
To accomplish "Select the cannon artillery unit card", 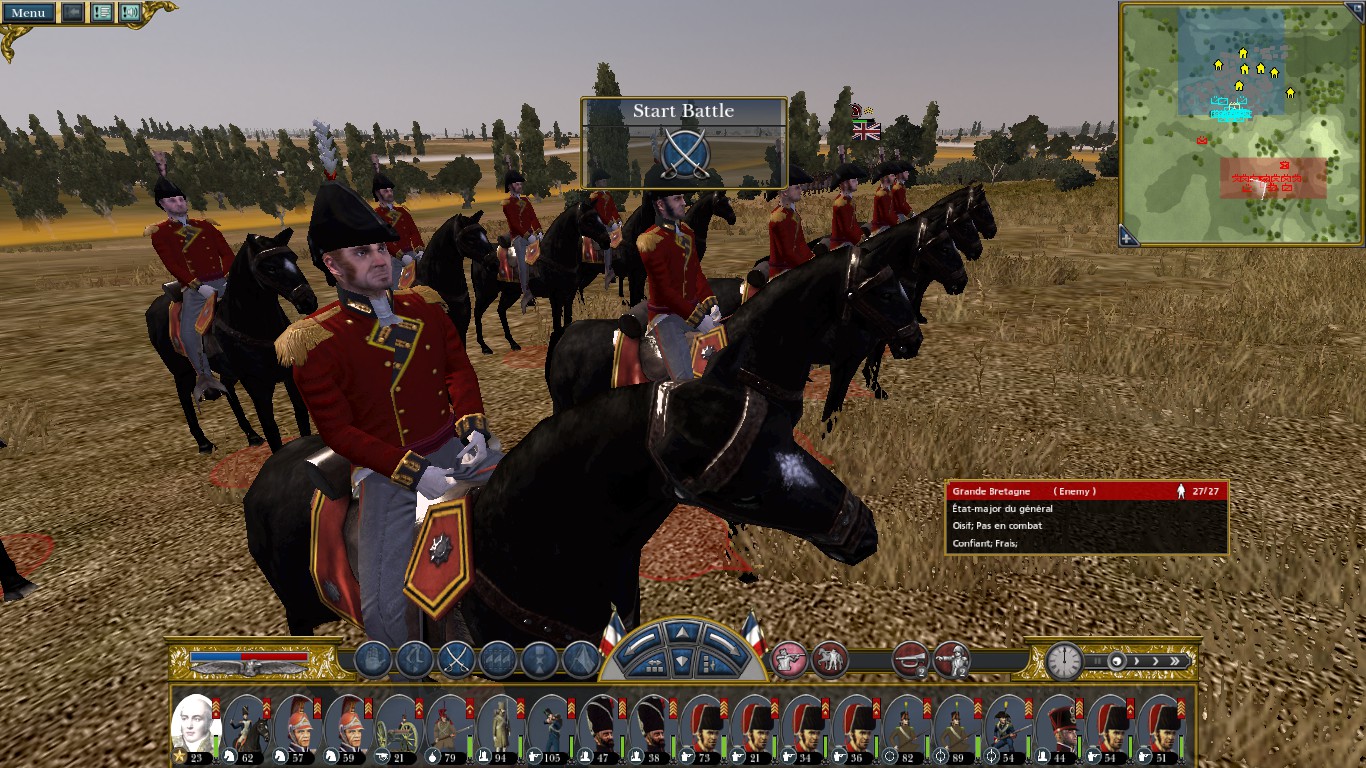I will pos(399,726).
